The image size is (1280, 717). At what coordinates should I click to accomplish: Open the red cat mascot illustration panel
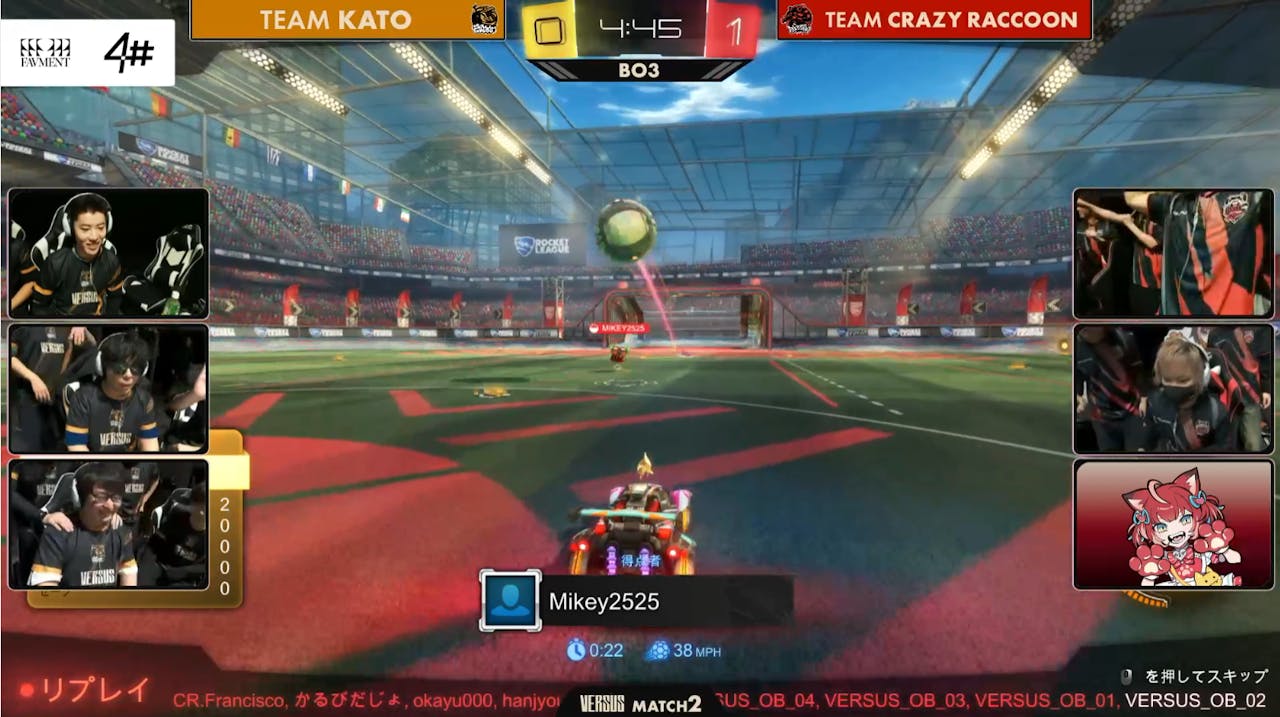coord(1173,524)
